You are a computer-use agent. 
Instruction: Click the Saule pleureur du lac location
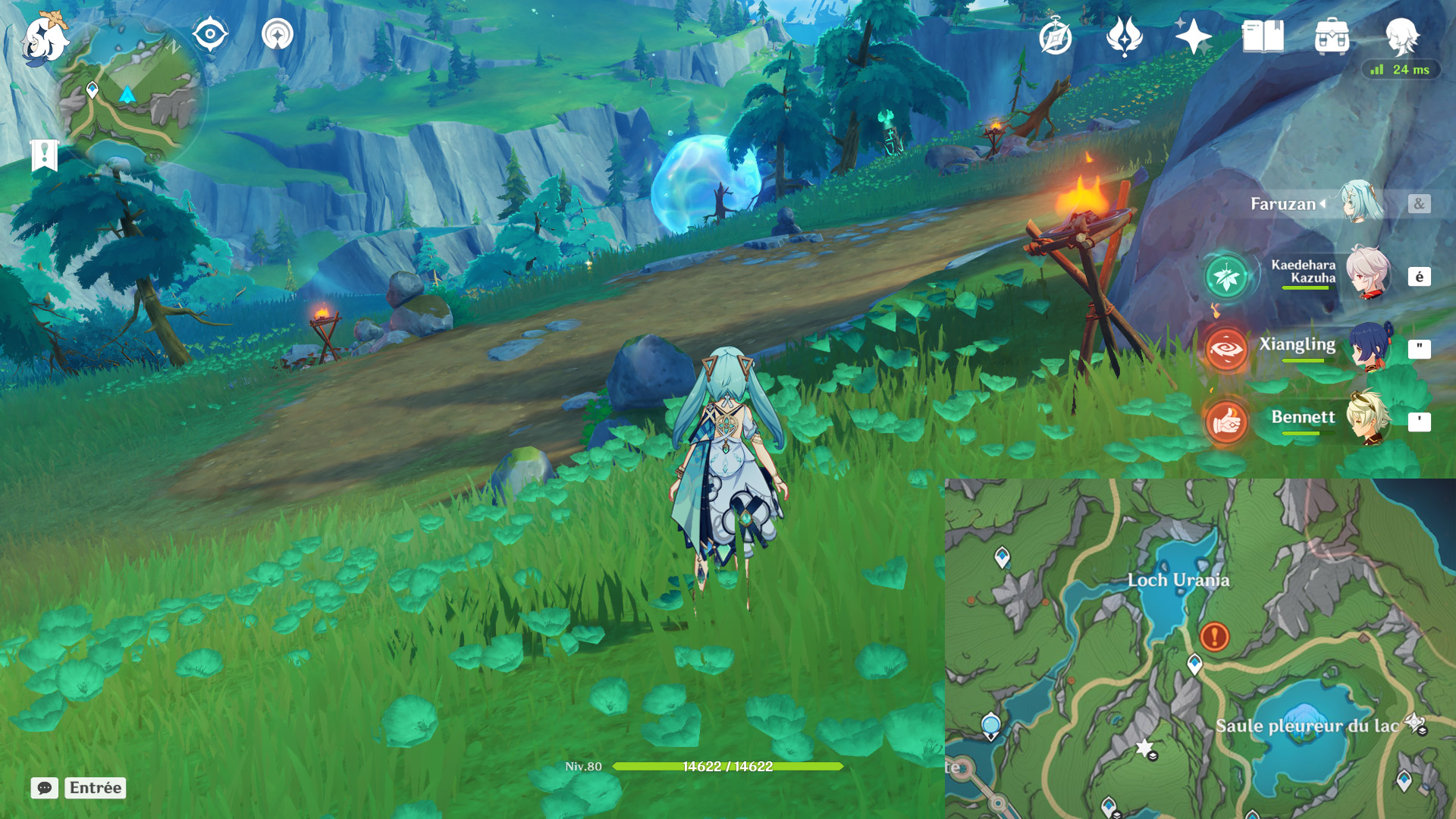pyautogui.click(x=1307, y=726)
